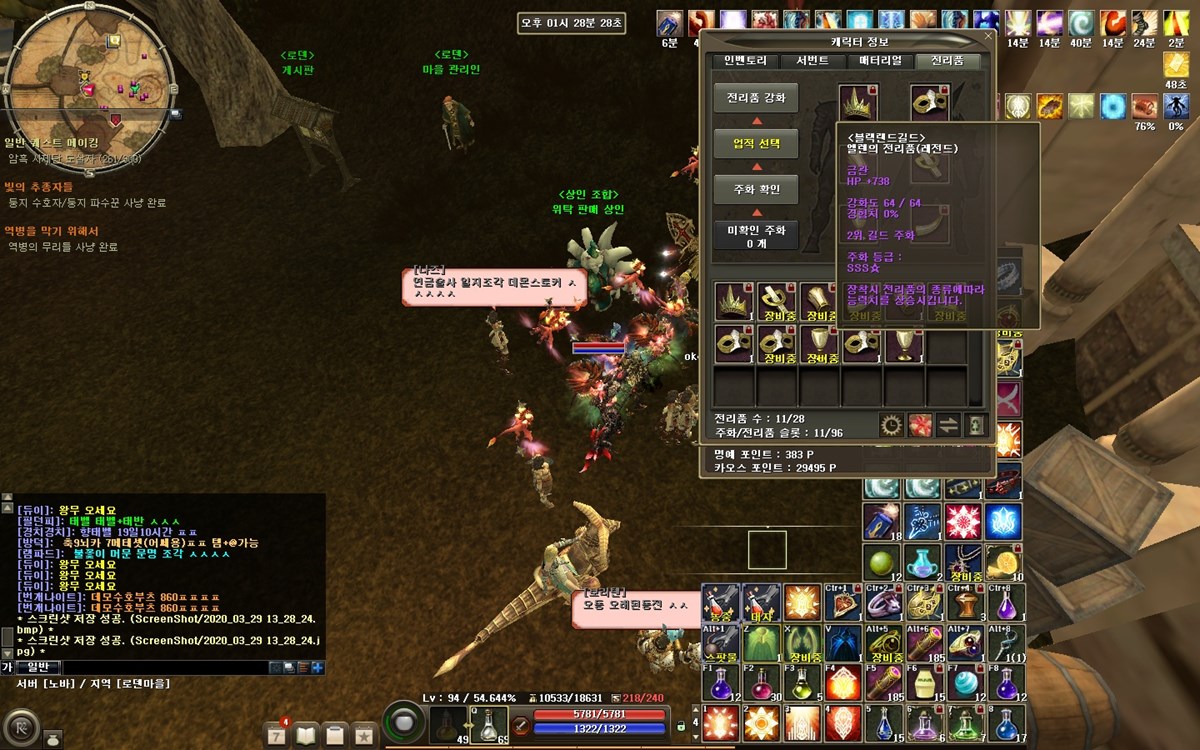Image resolution: width=1200 pixels, height=750 pixels.
Task: Use the F1 purple potion slot
Action: 721,684
